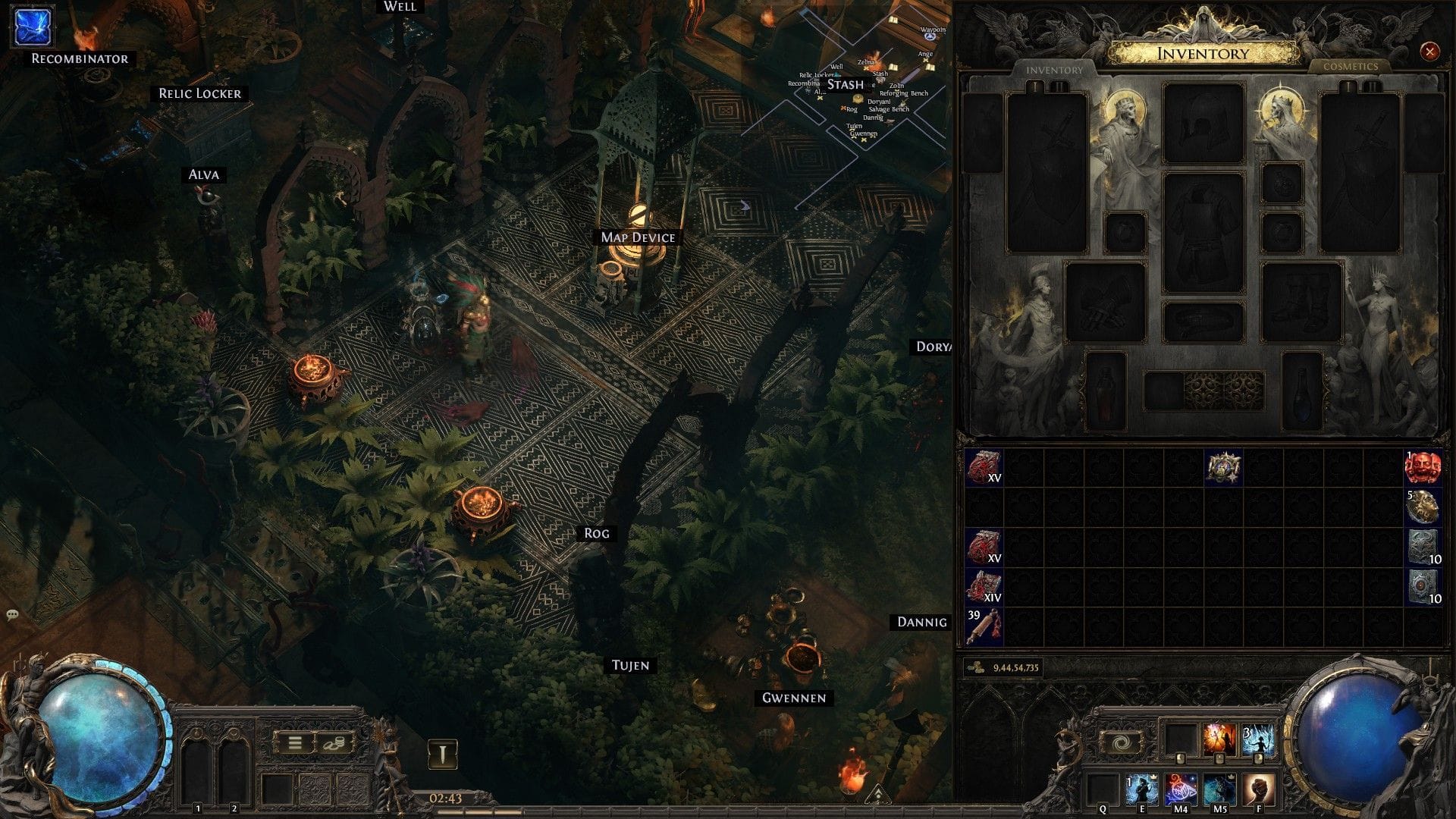Activate the red spell icon in the M4 slot

coord(1180,789)
